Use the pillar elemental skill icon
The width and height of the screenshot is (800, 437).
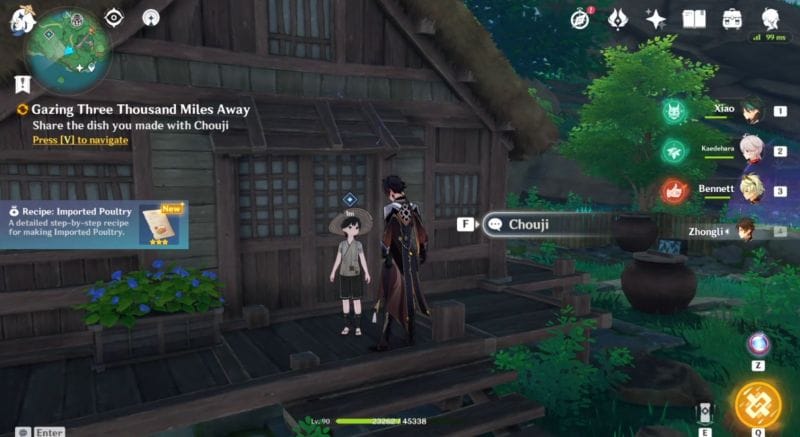click(705, 412)
